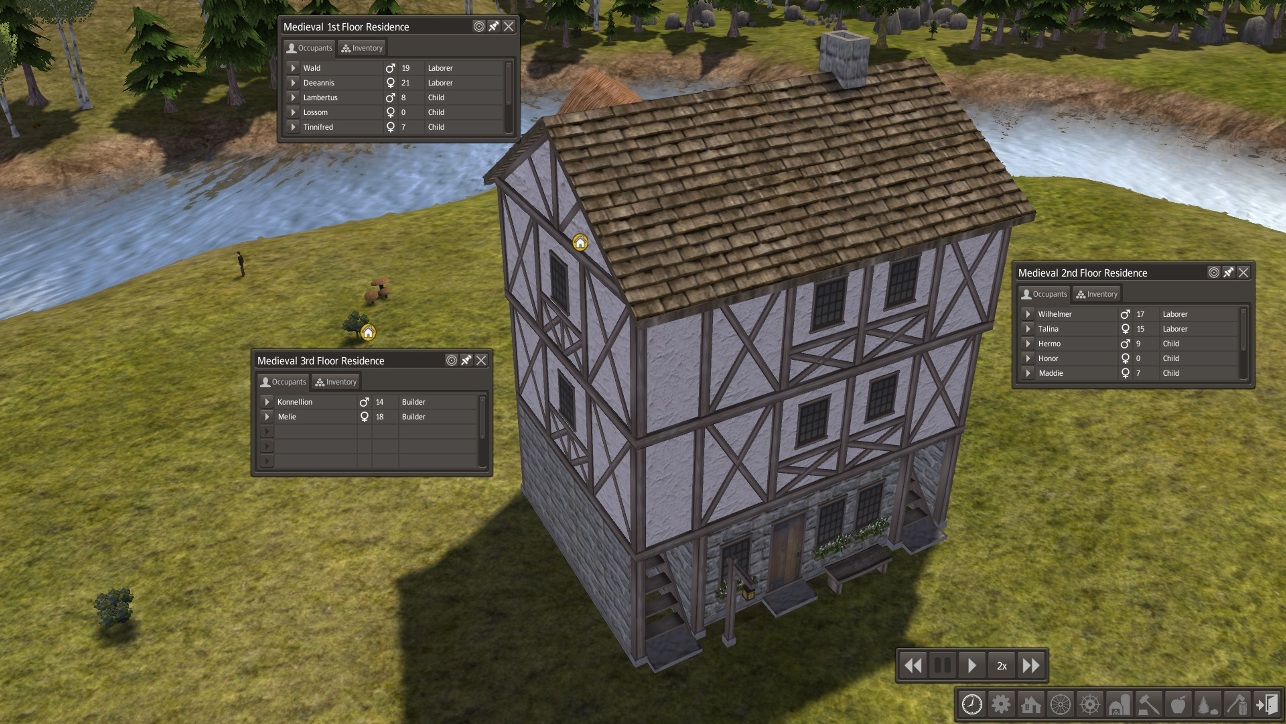Exit via the door icon menu
Screen dimensions: 1286x724
(1265, 704)
